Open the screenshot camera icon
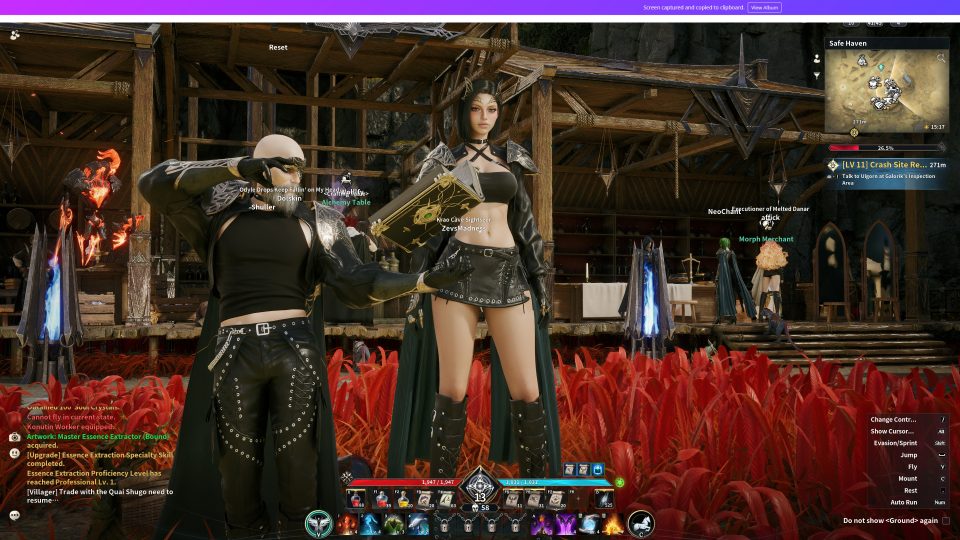 [15, 437]
